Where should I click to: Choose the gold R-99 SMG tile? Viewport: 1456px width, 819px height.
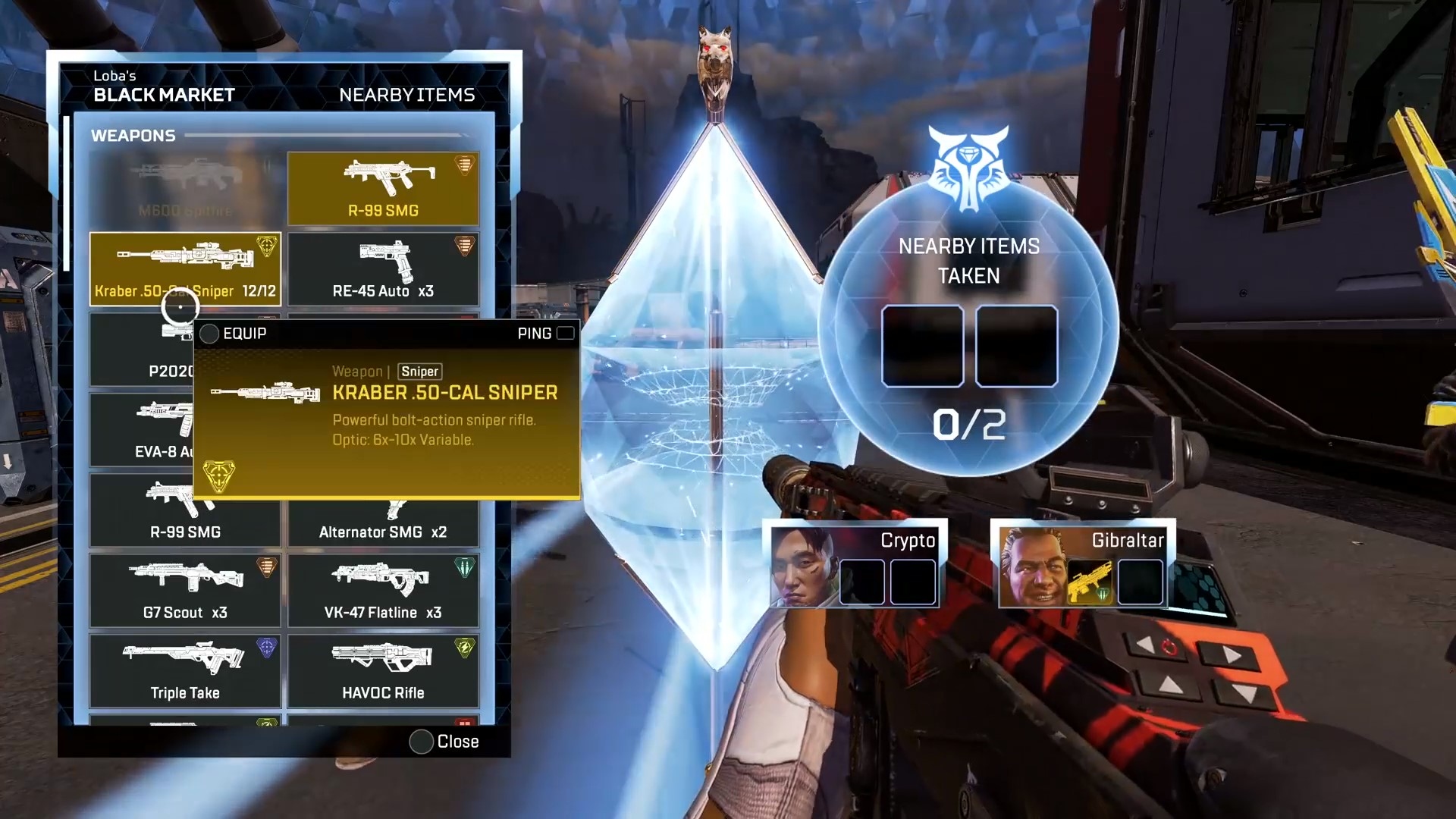[x=383, y=188]
